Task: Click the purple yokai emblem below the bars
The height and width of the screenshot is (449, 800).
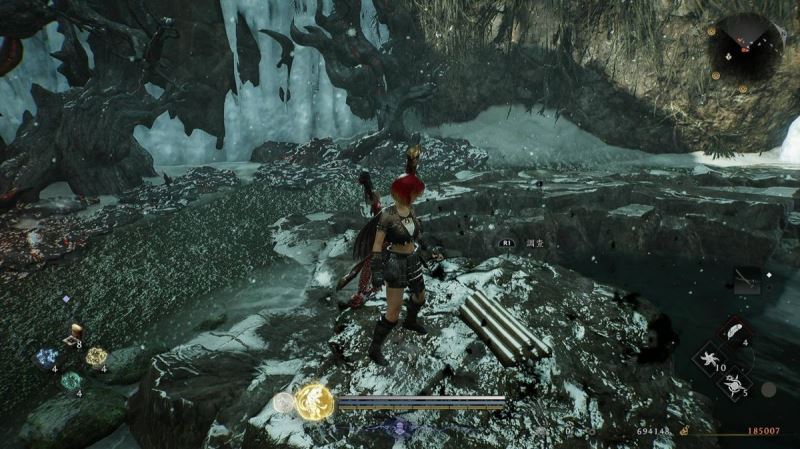Action: point(399,427)
